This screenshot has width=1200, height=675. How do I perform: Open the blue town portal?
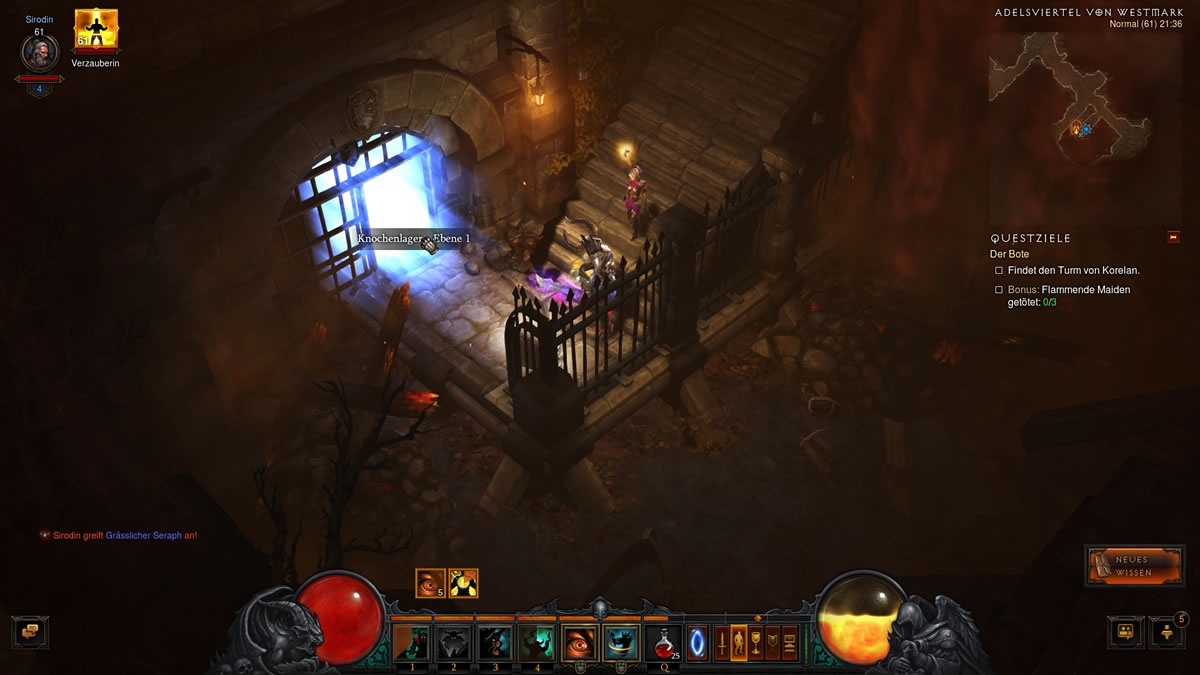697,641
